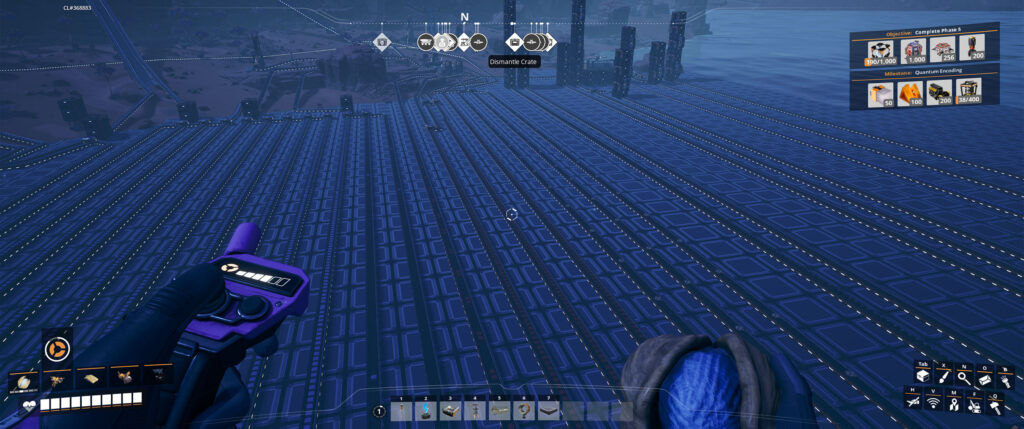Toggle the hover flight plane icon

coord(913,402)
